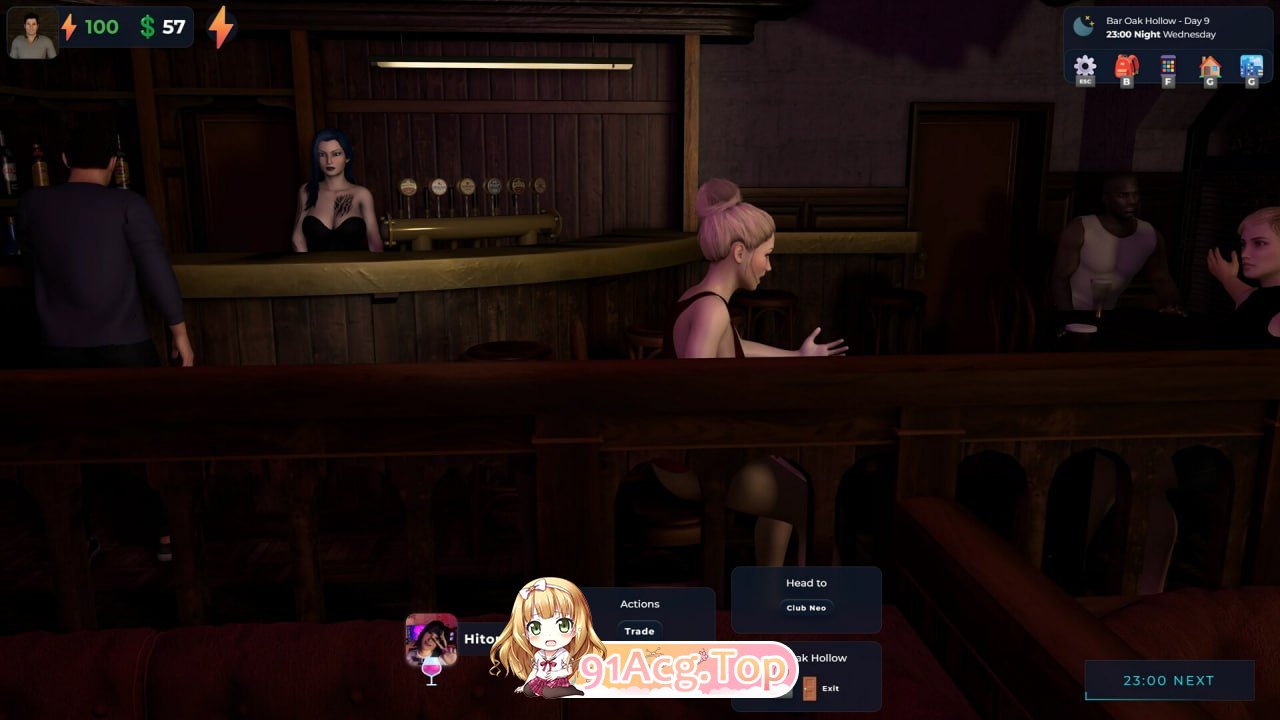Select the Trade action
Viewport: 1280px width, 720px height.
coord(640,631)
